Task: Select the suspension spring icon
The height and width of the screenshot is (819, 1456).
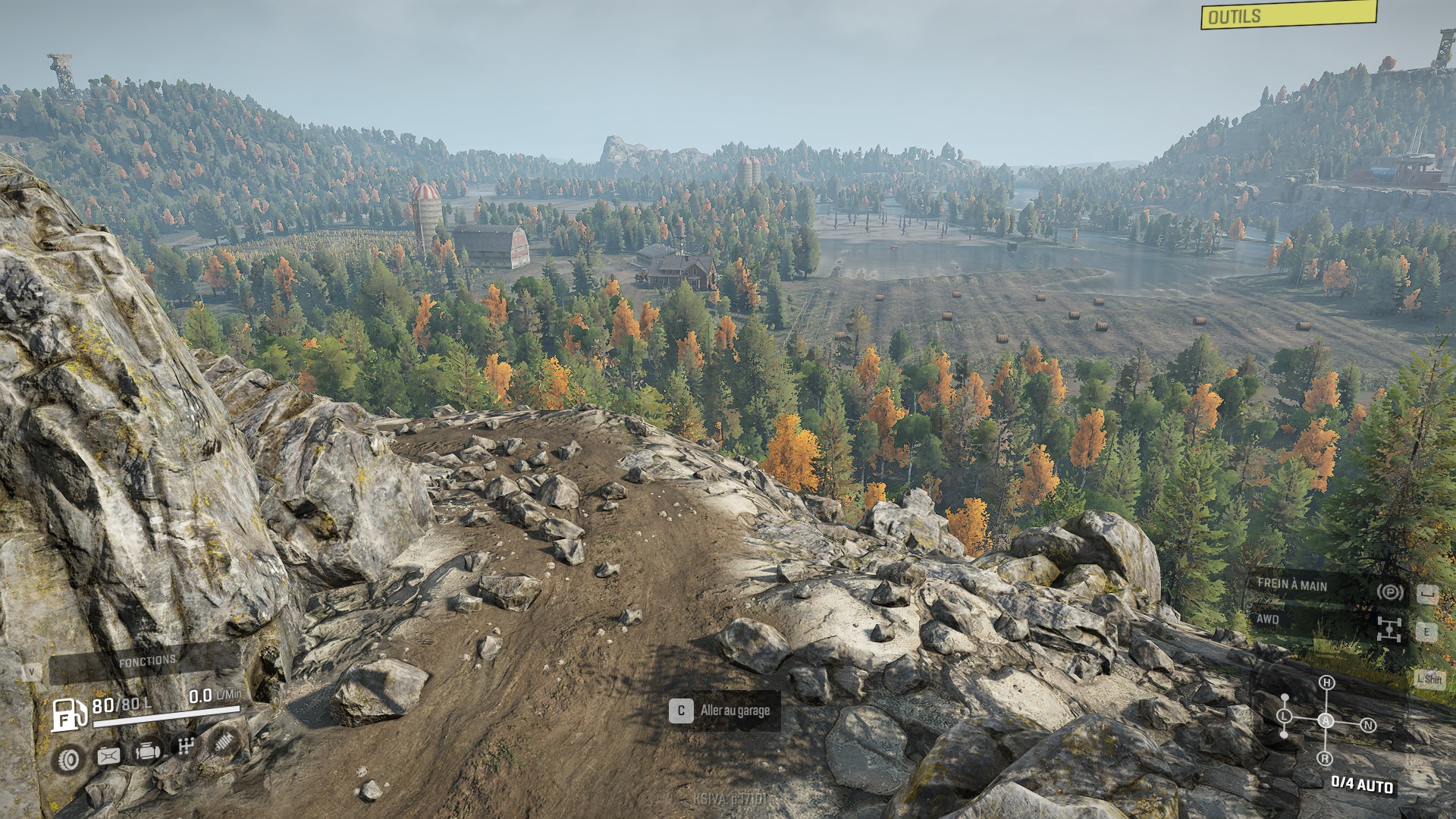Action: [x=223, y=741]
